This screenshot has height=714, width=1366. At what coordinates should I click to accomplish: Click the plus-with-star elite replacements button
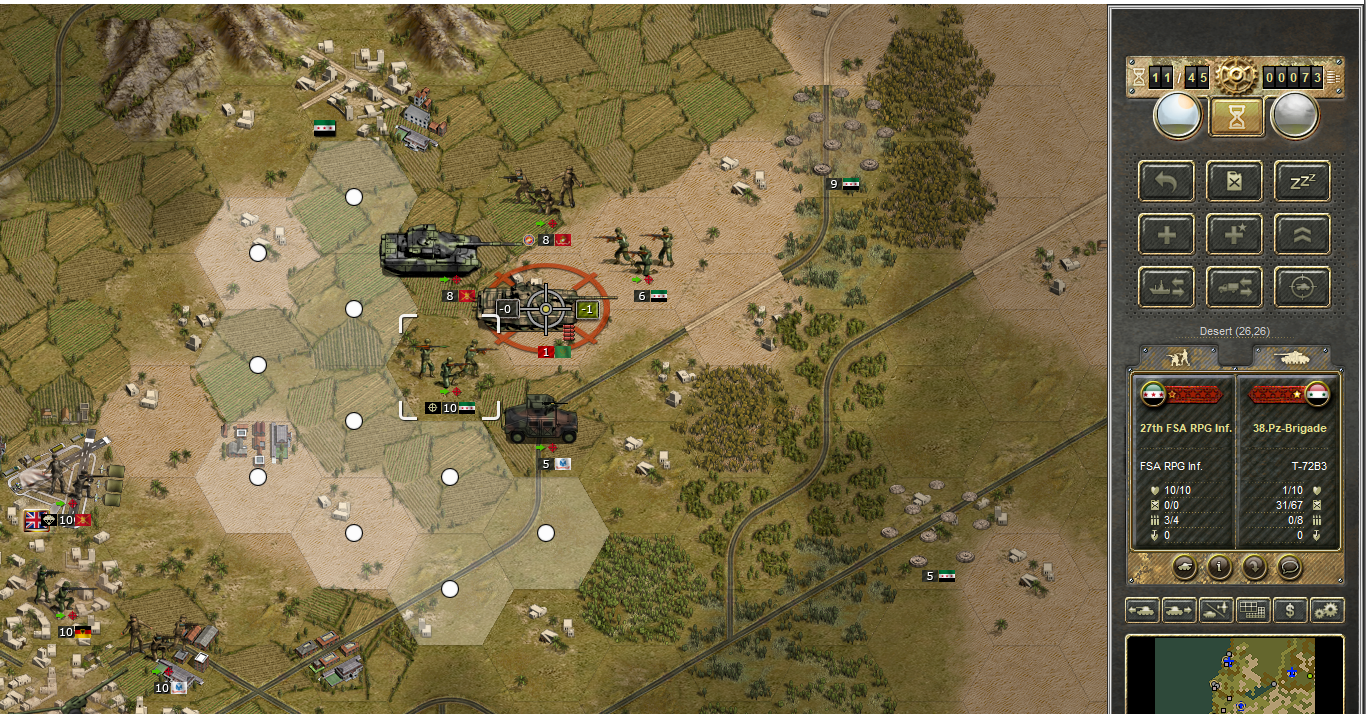point(1234,234)
